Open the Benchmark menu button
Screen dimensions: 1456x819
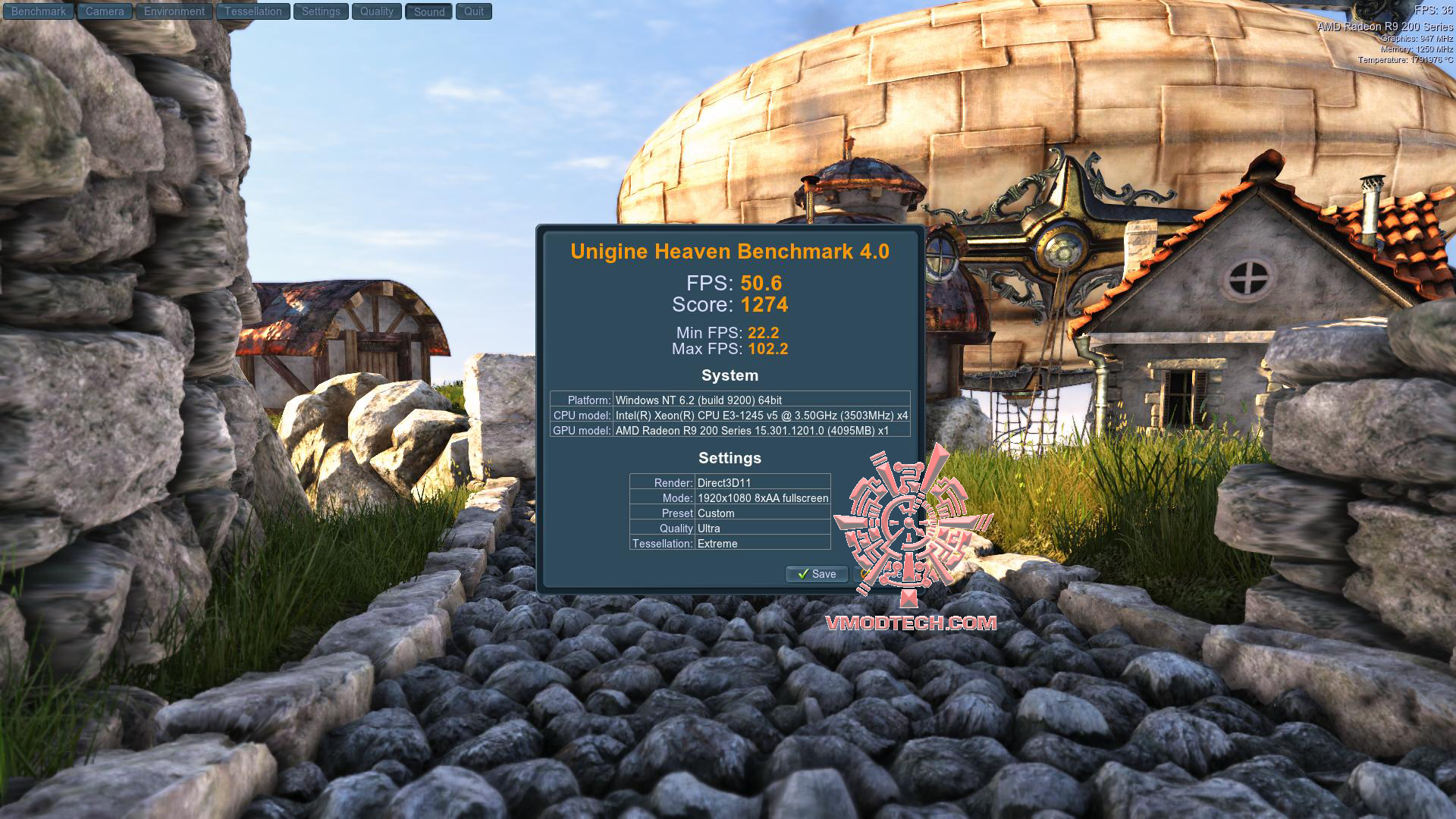38,11
